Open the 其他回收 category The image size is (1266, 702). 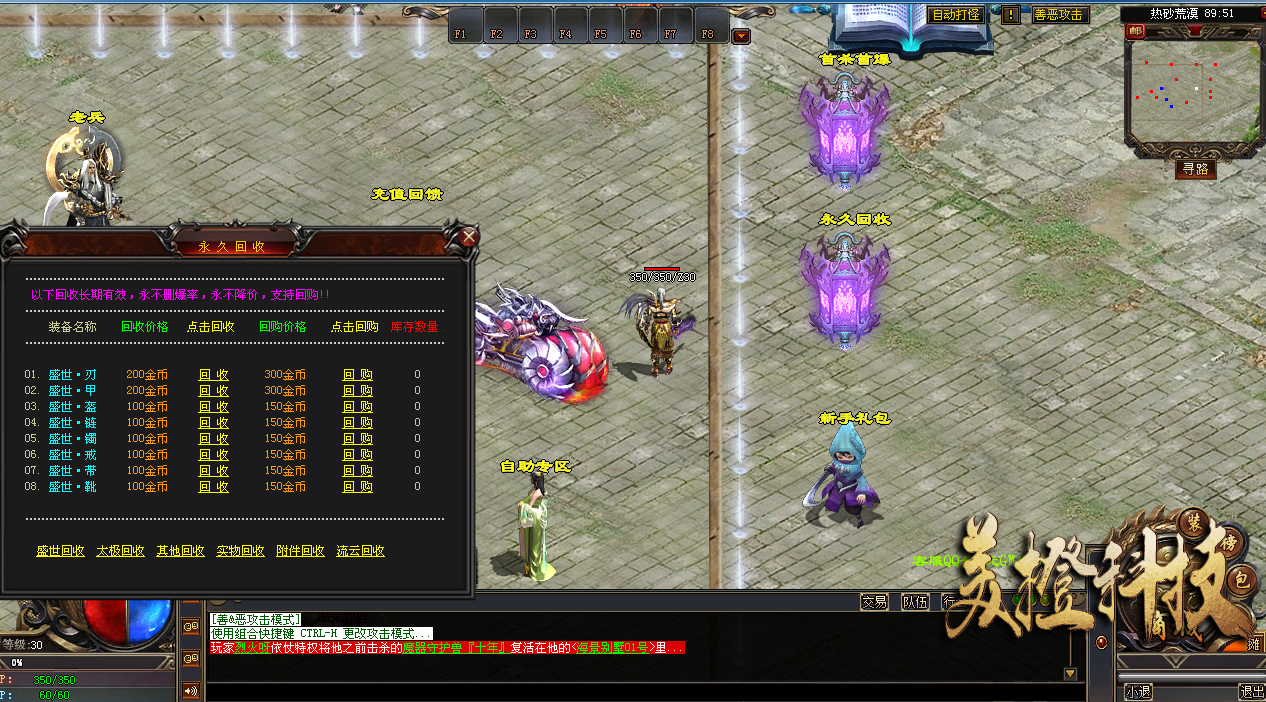click(180, 551)
